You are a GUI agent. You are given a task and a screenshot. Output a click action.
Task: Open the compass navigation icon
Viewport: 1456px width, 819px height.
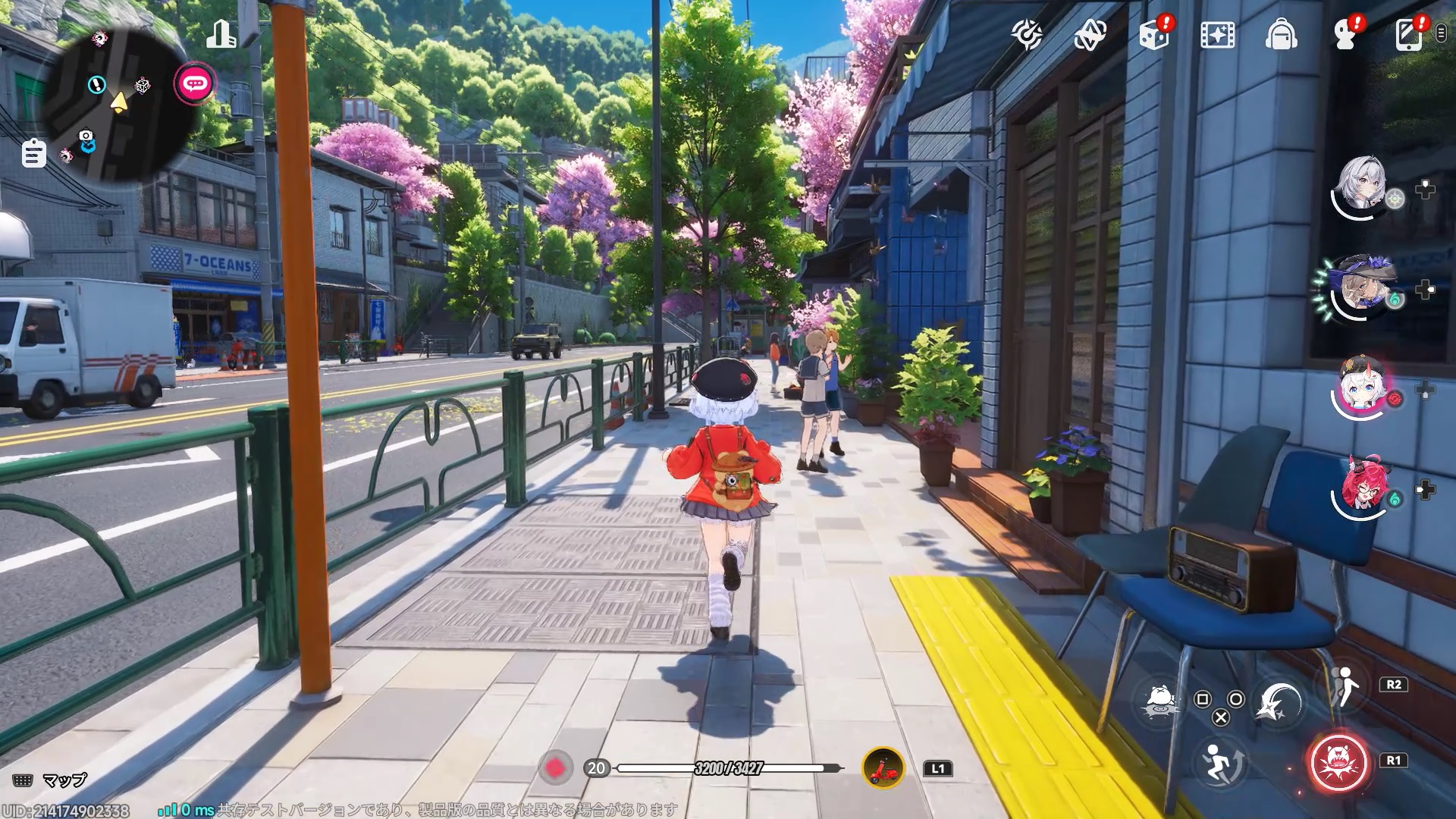tap(1027, 34)
